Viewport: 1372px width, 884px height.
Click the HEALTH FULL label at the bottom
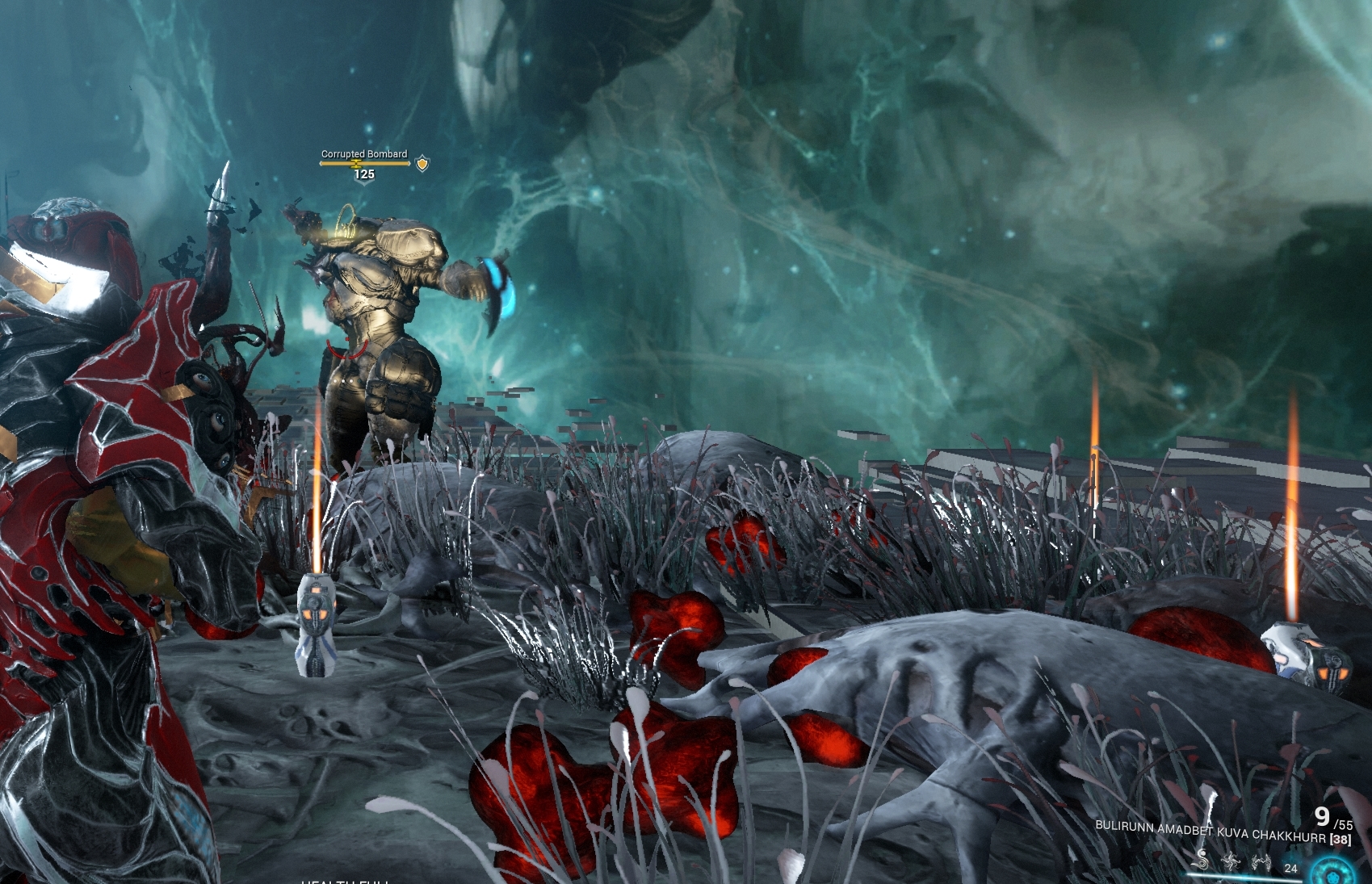(x=347, y=880)
